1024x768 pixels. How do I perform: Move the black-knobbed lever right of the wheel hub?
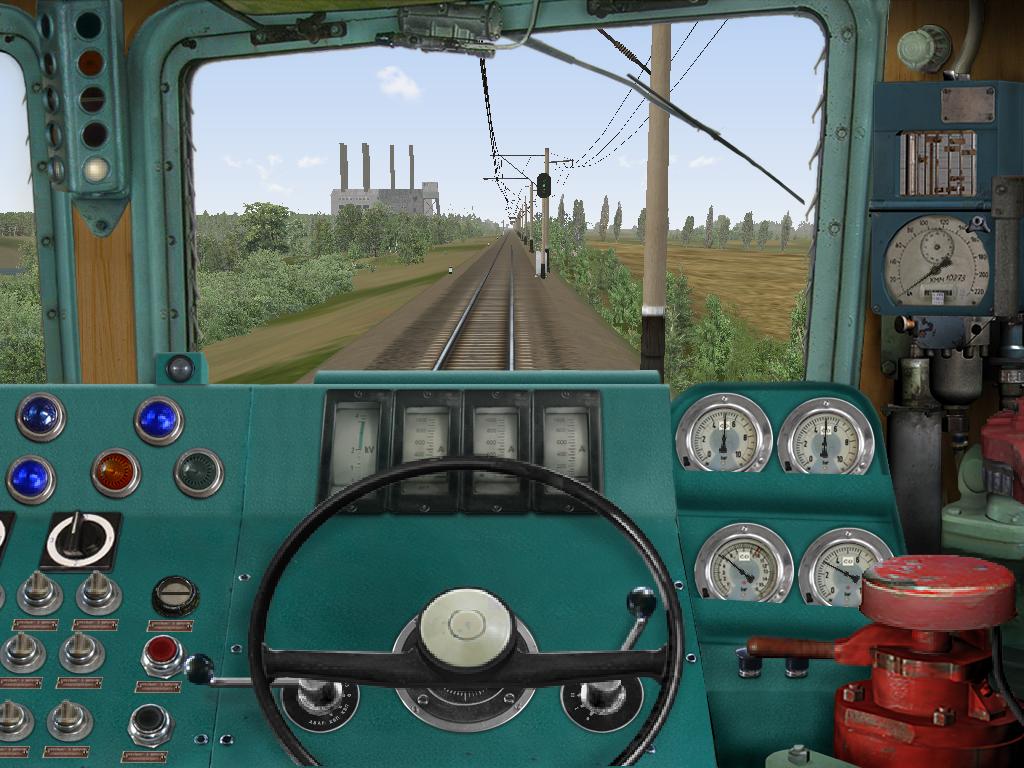(641, 603)
